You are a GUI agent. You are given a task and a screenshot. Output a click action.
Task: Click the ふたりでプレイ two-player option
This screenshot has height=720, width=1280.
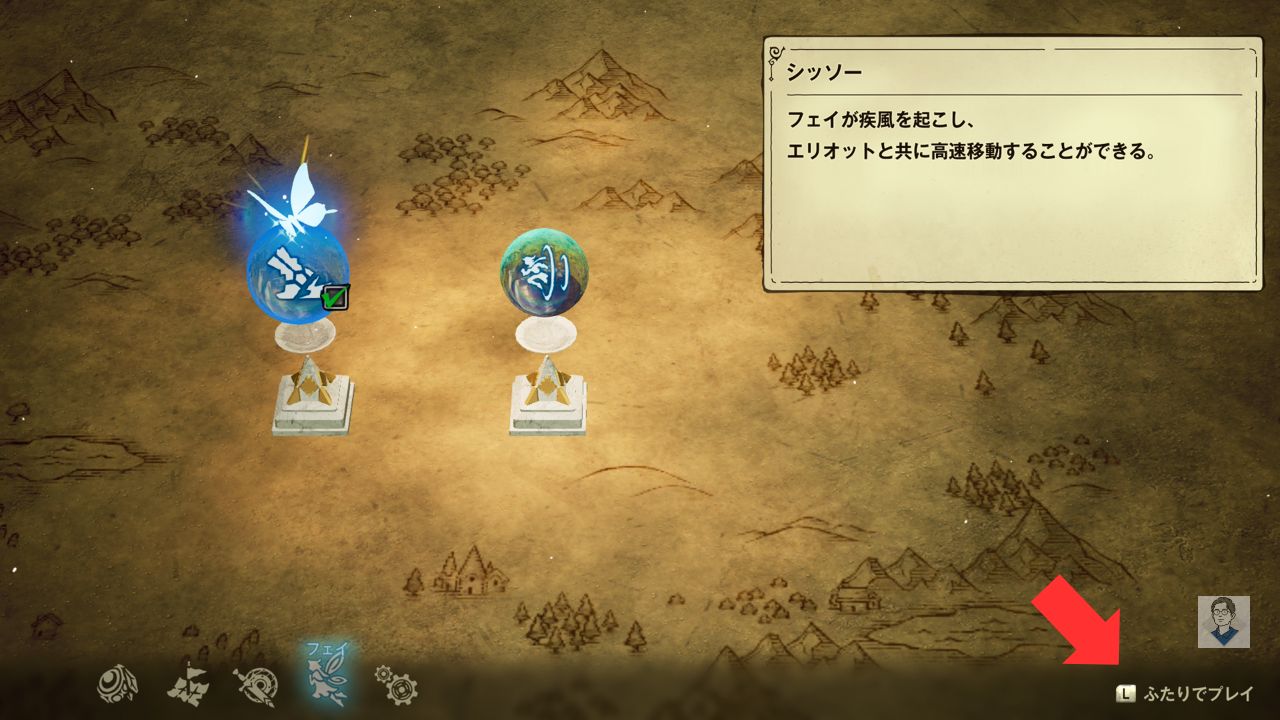pyautogui.click(x=1186, y=693)
